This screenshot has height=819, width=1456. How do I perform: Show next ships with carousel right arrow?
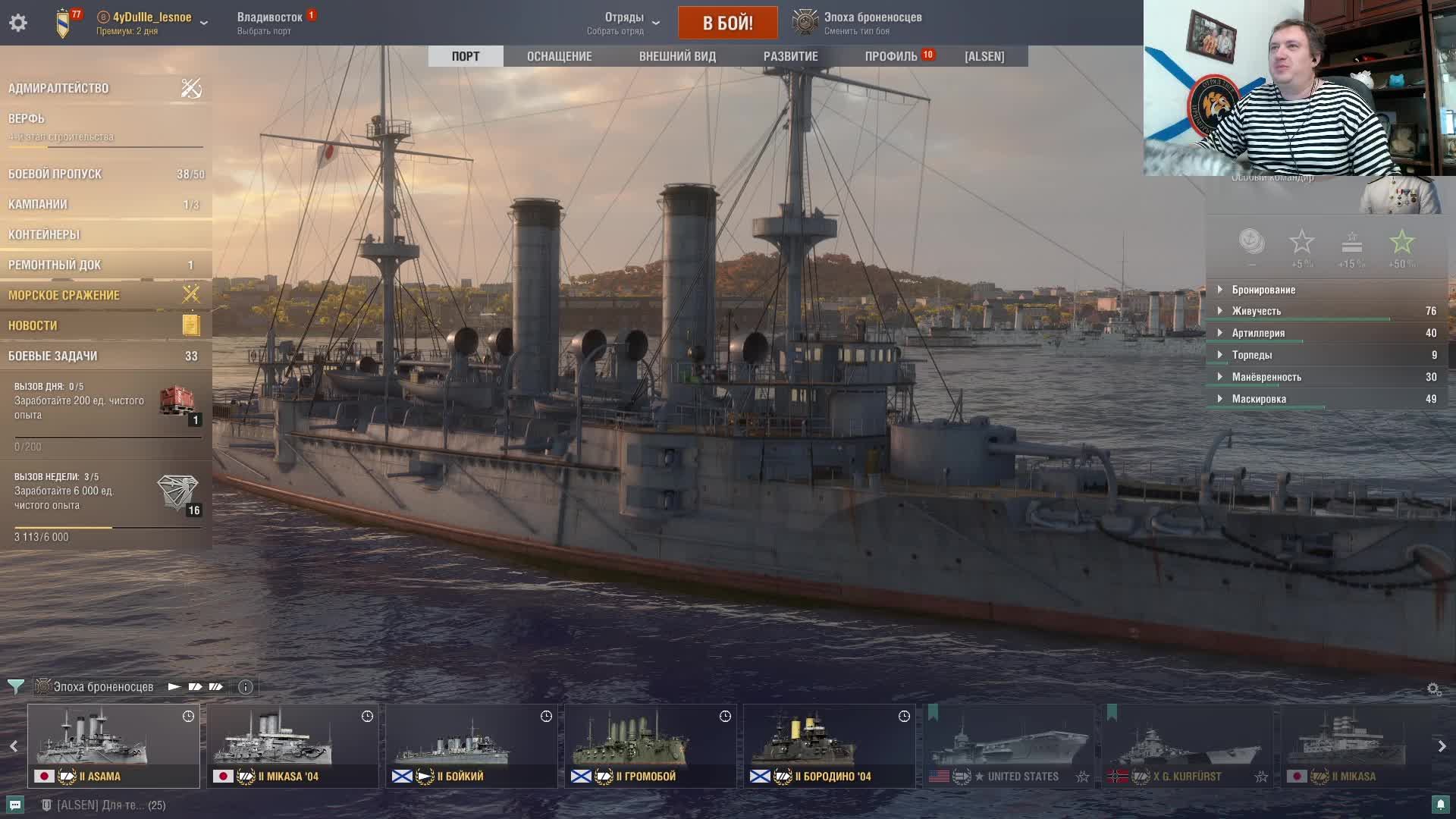(x=1442, y=746)
